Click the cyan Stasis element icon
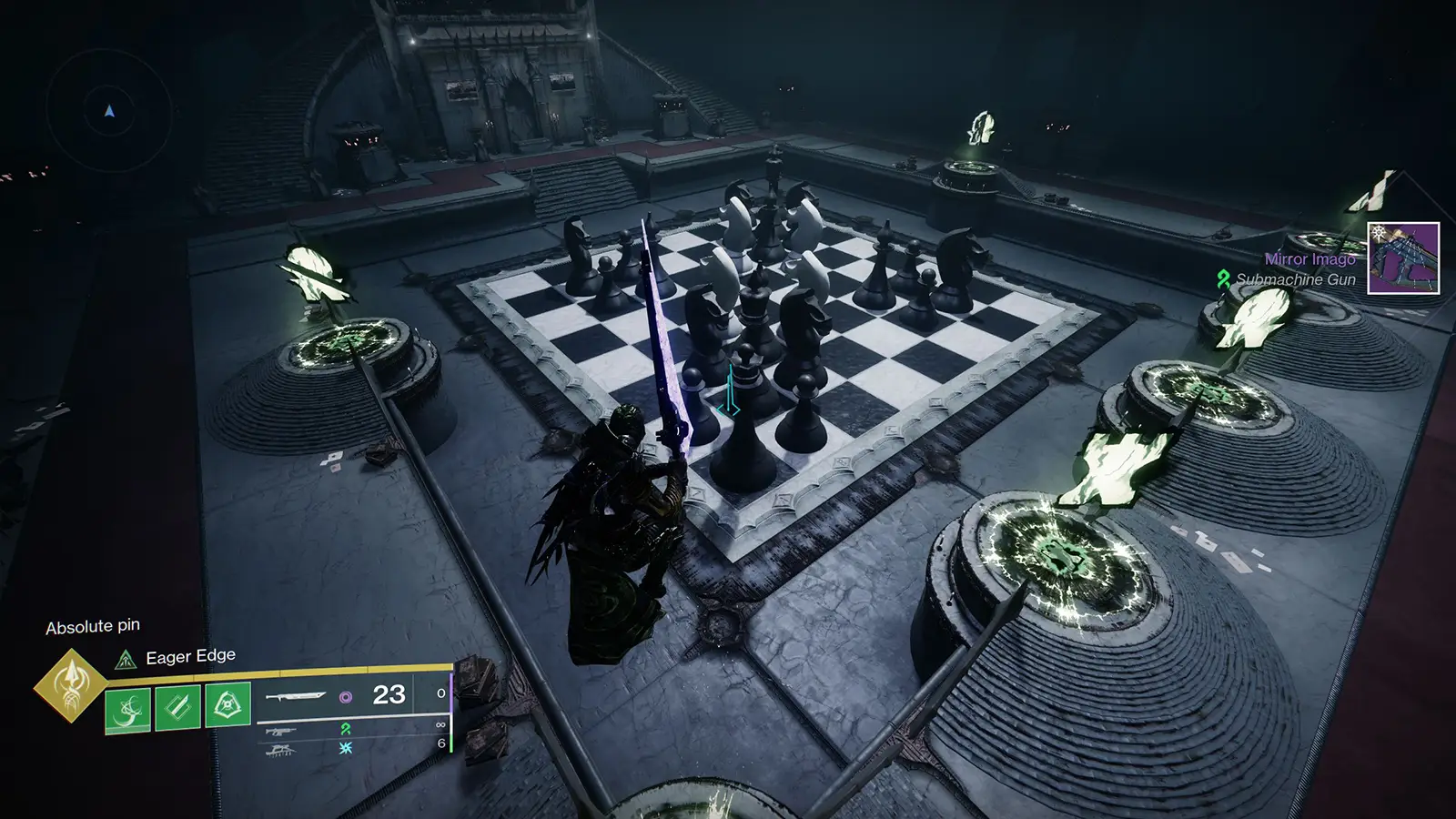Viewport: 1456px width, 819px height. 345,749
